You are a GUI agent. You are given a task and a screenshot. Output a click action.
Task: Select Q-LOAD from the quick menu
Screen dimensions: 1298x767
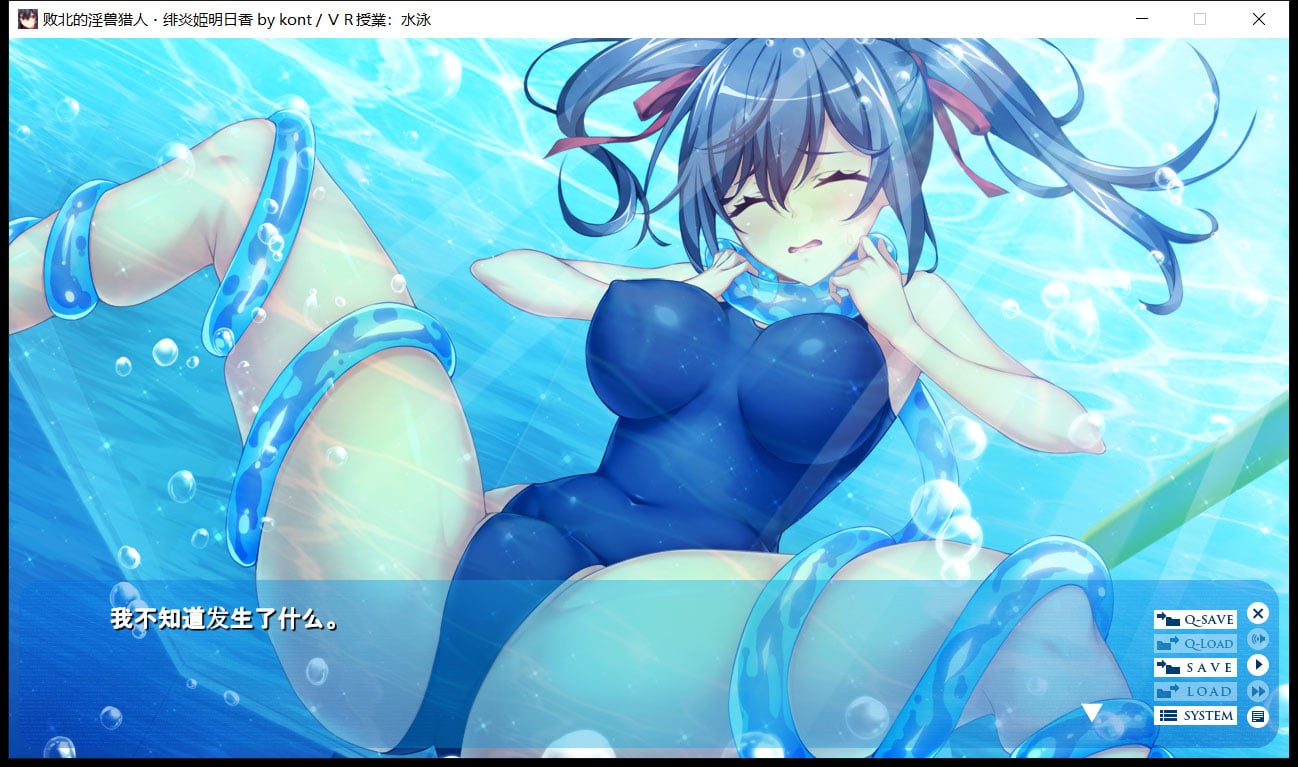click(1197, 642)
